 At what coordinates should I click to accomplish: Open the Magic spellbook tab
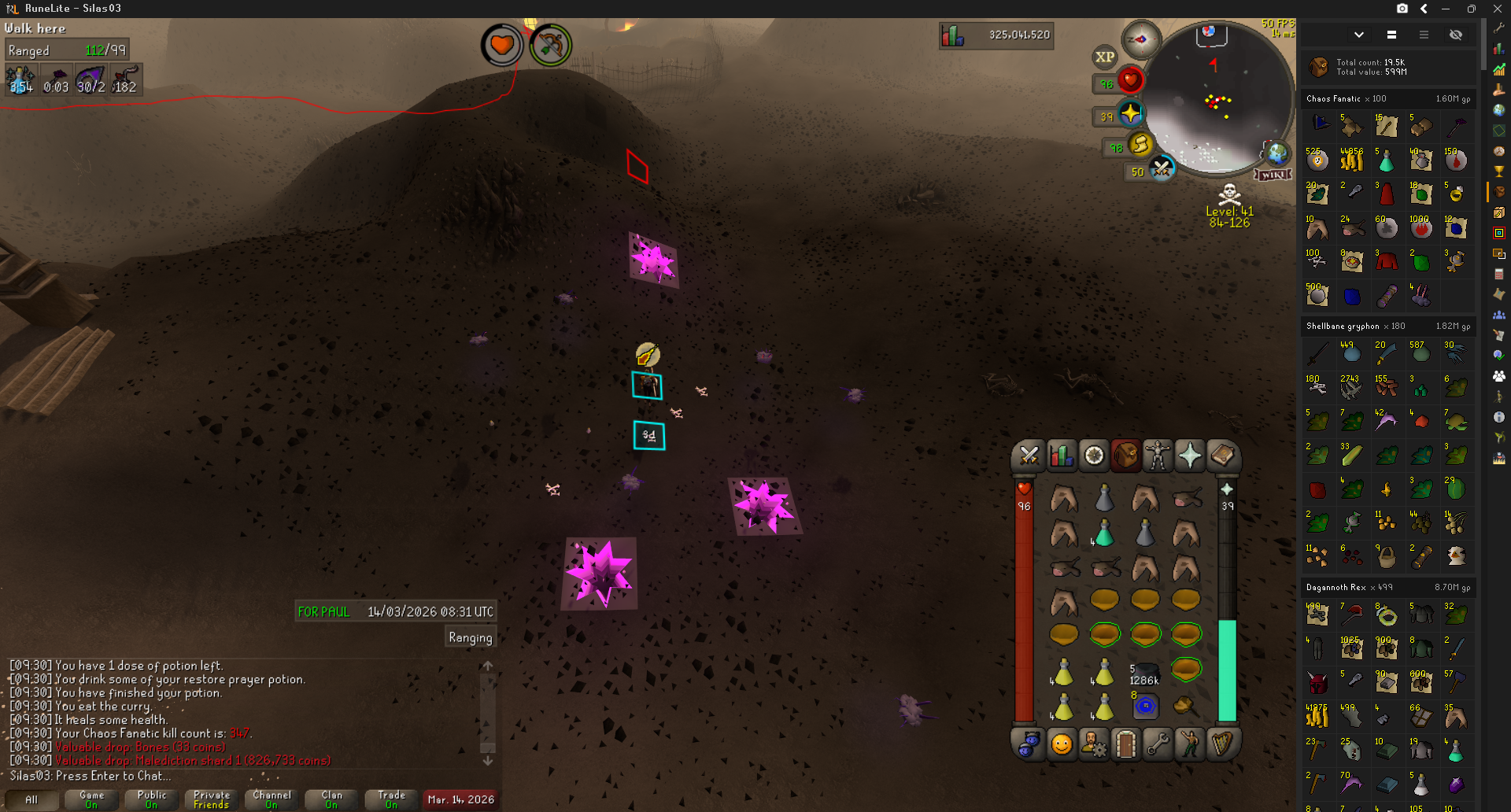pyautogui.click(x=1222, y=456)
